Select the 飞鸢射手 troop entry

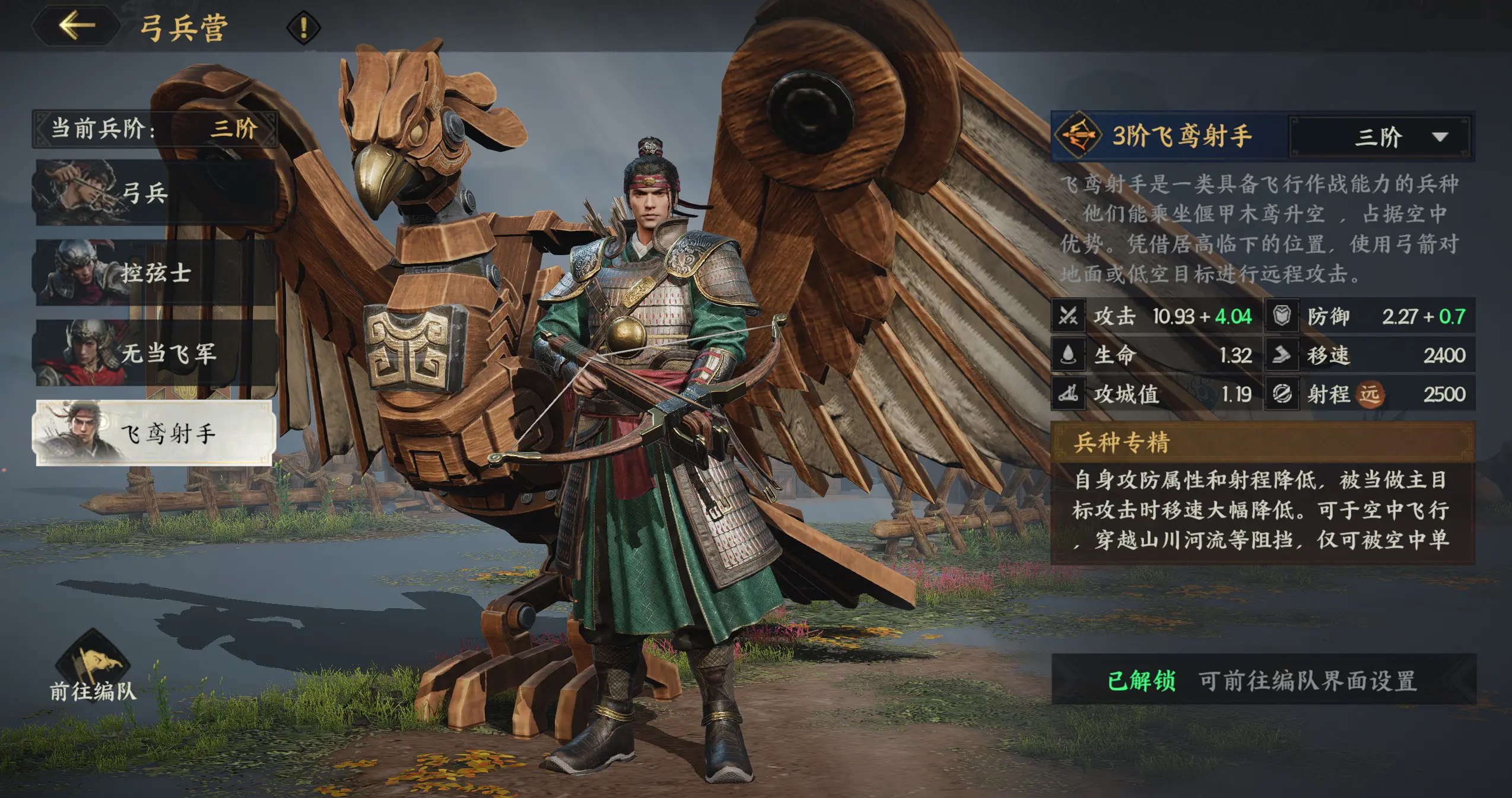(x=154, y=433)
